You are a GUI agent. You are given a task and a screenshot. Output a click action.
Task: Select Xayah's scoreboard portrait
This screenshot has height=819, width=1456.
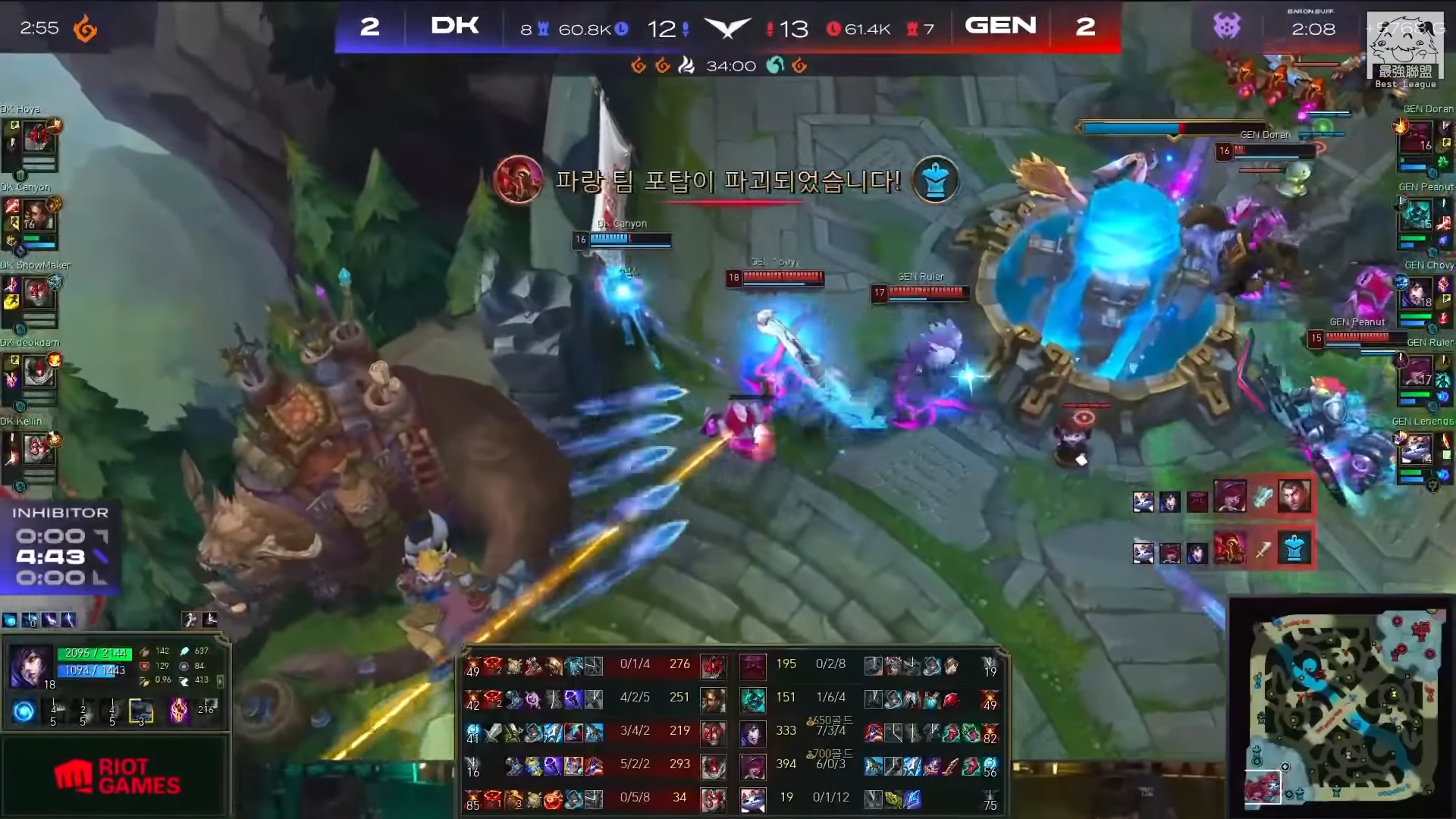[752, 766]
